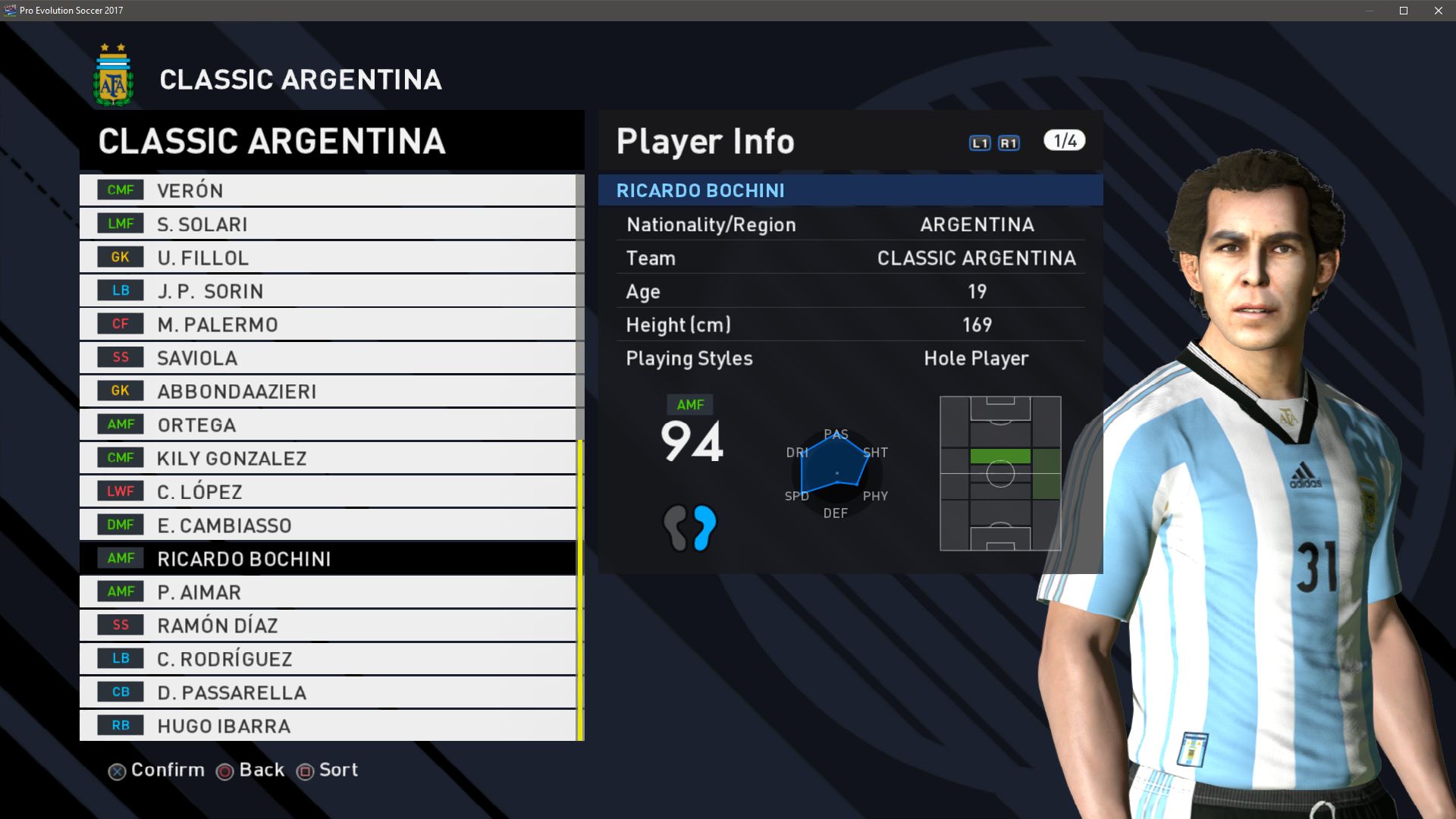1456x819 pixels.
Task: Select C. López from the list
Action: [328, 491]
